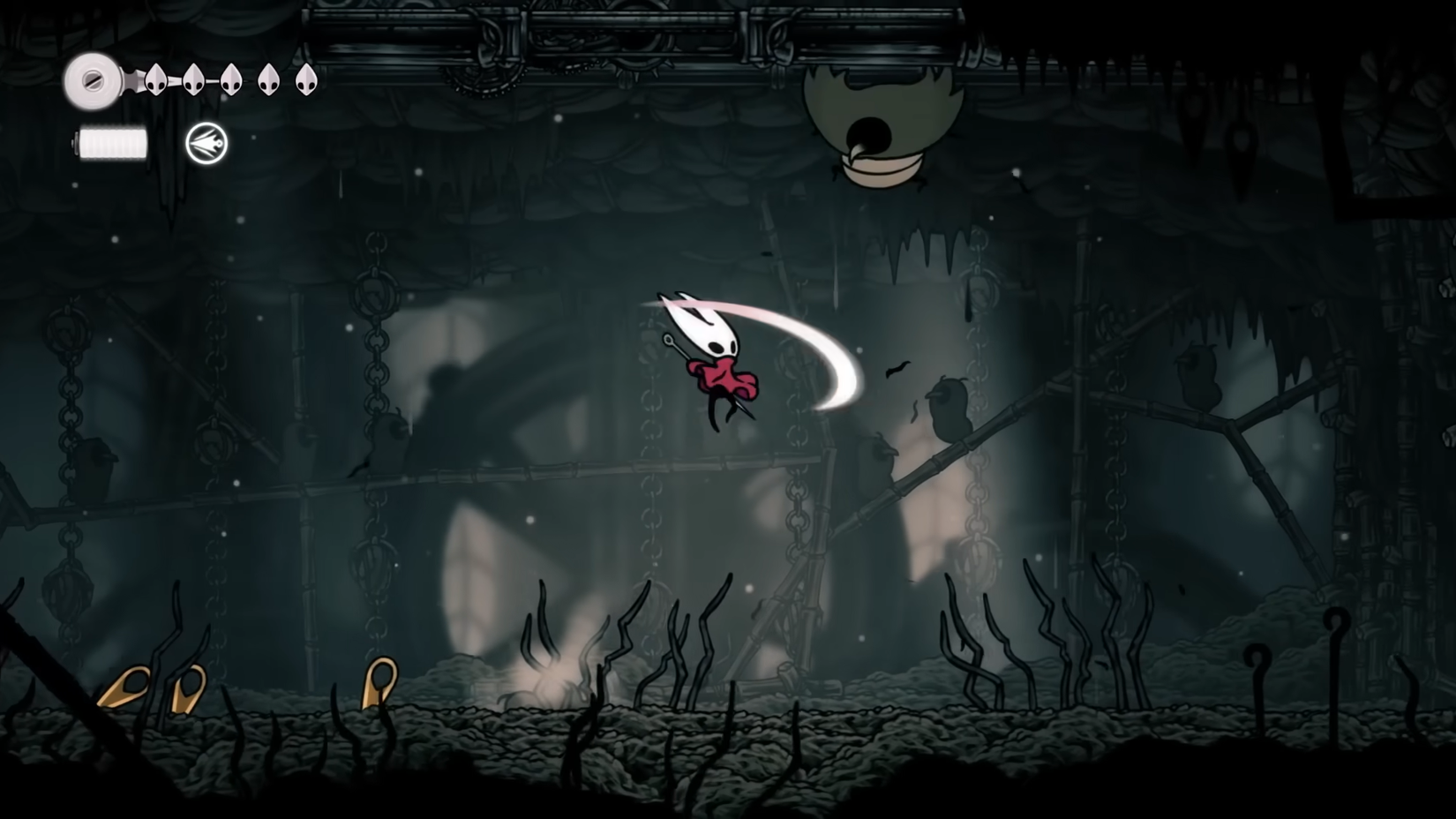Click the first health mask icon
Image resolution: width=1456 pixels, height=819 pixels.
point(155,80)
